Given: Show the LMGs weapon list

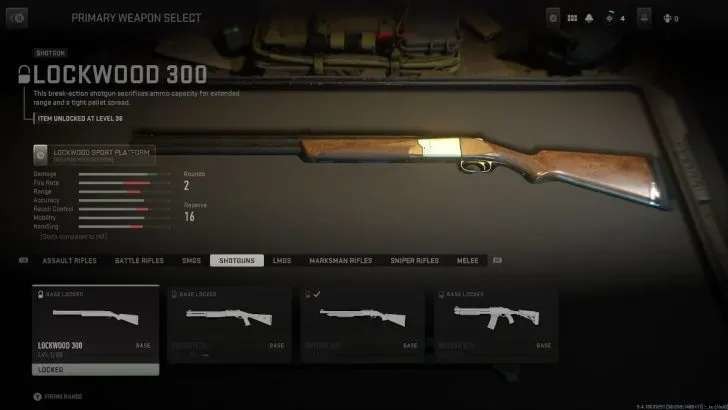Looking at the screenshot, I should pos(282,261).
